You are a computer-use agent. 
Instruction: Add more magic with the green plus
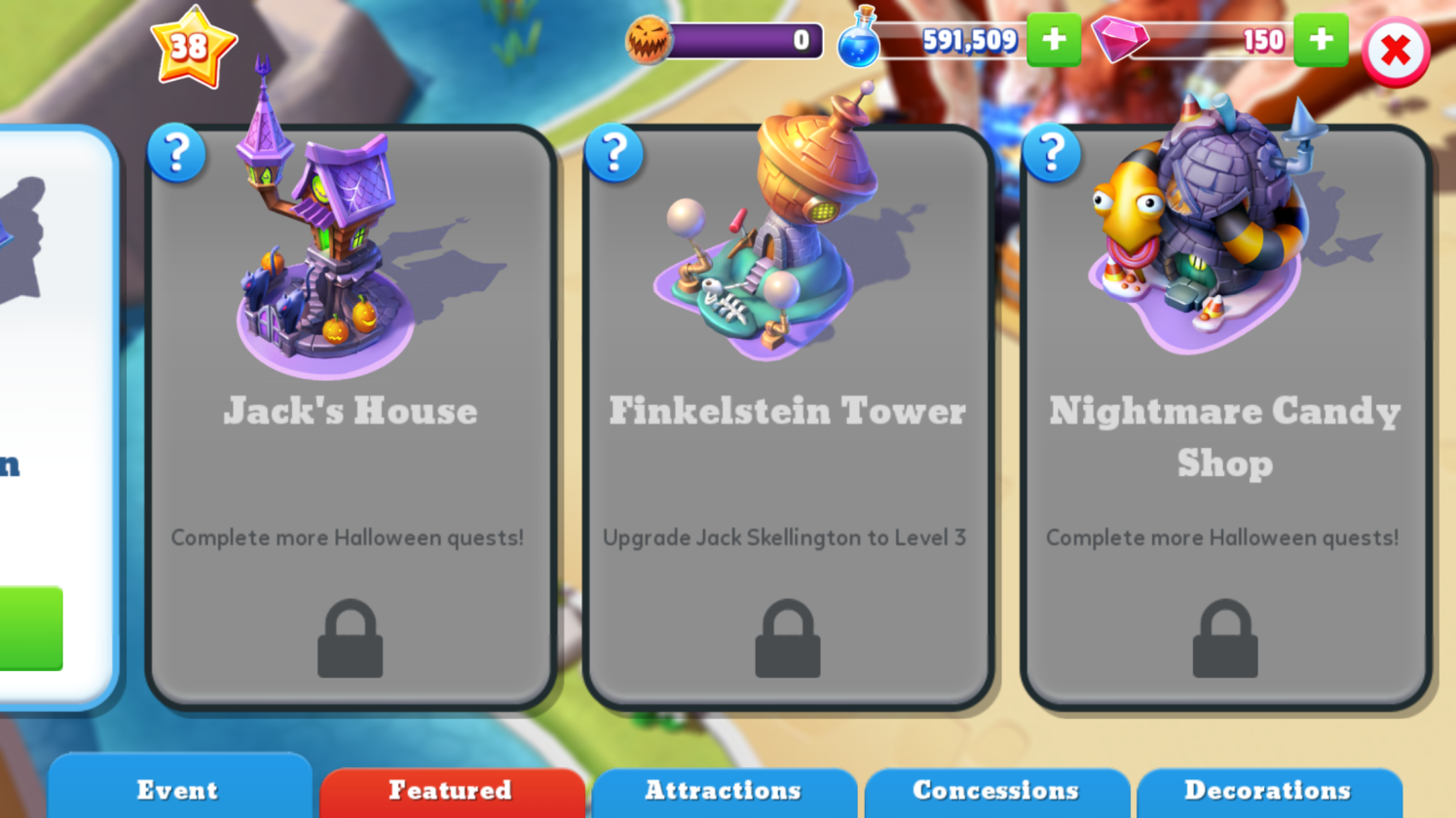coord(1053,41)
